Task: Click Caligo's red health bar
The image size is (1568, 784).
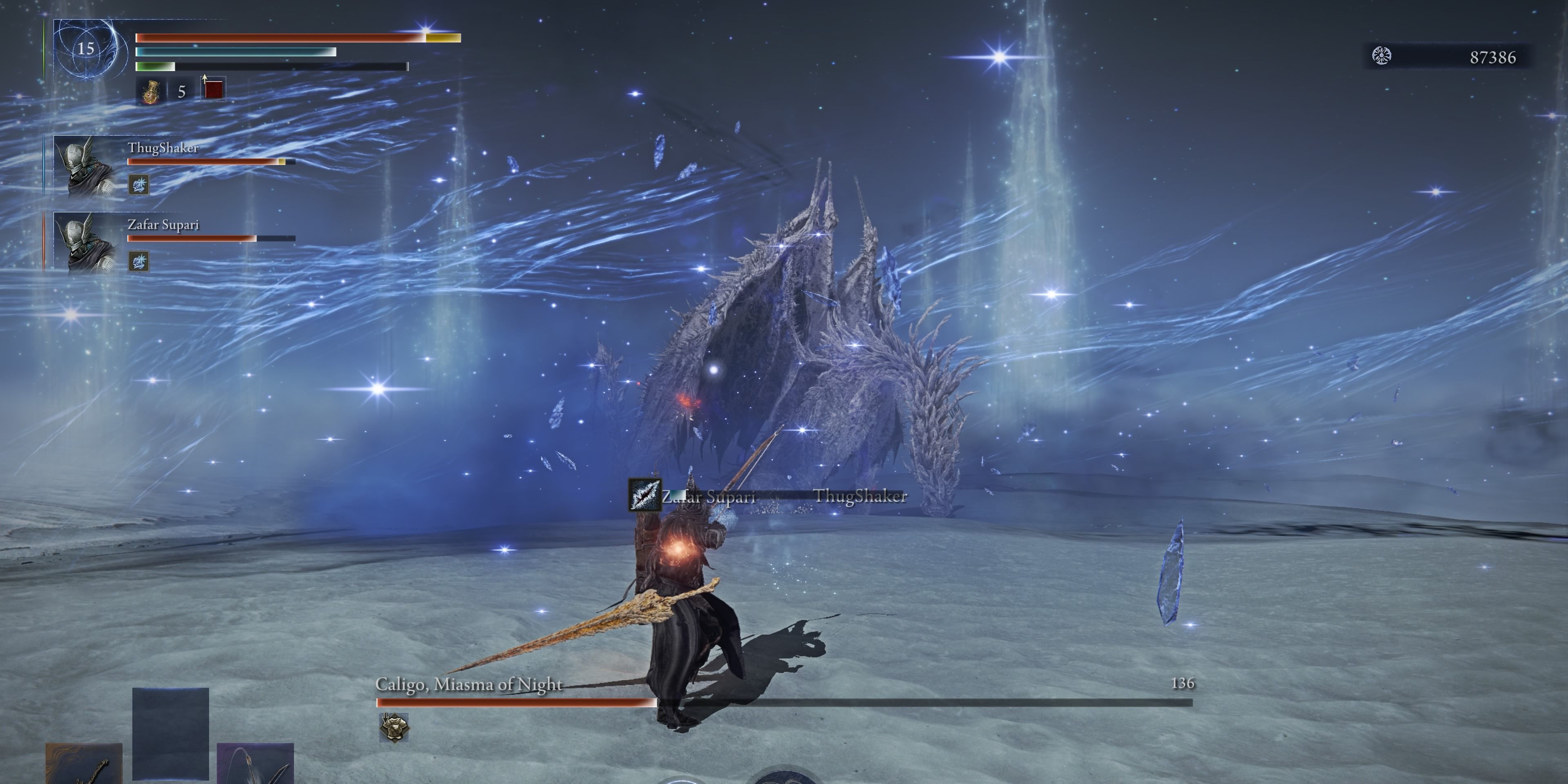Action: [517, 701]
